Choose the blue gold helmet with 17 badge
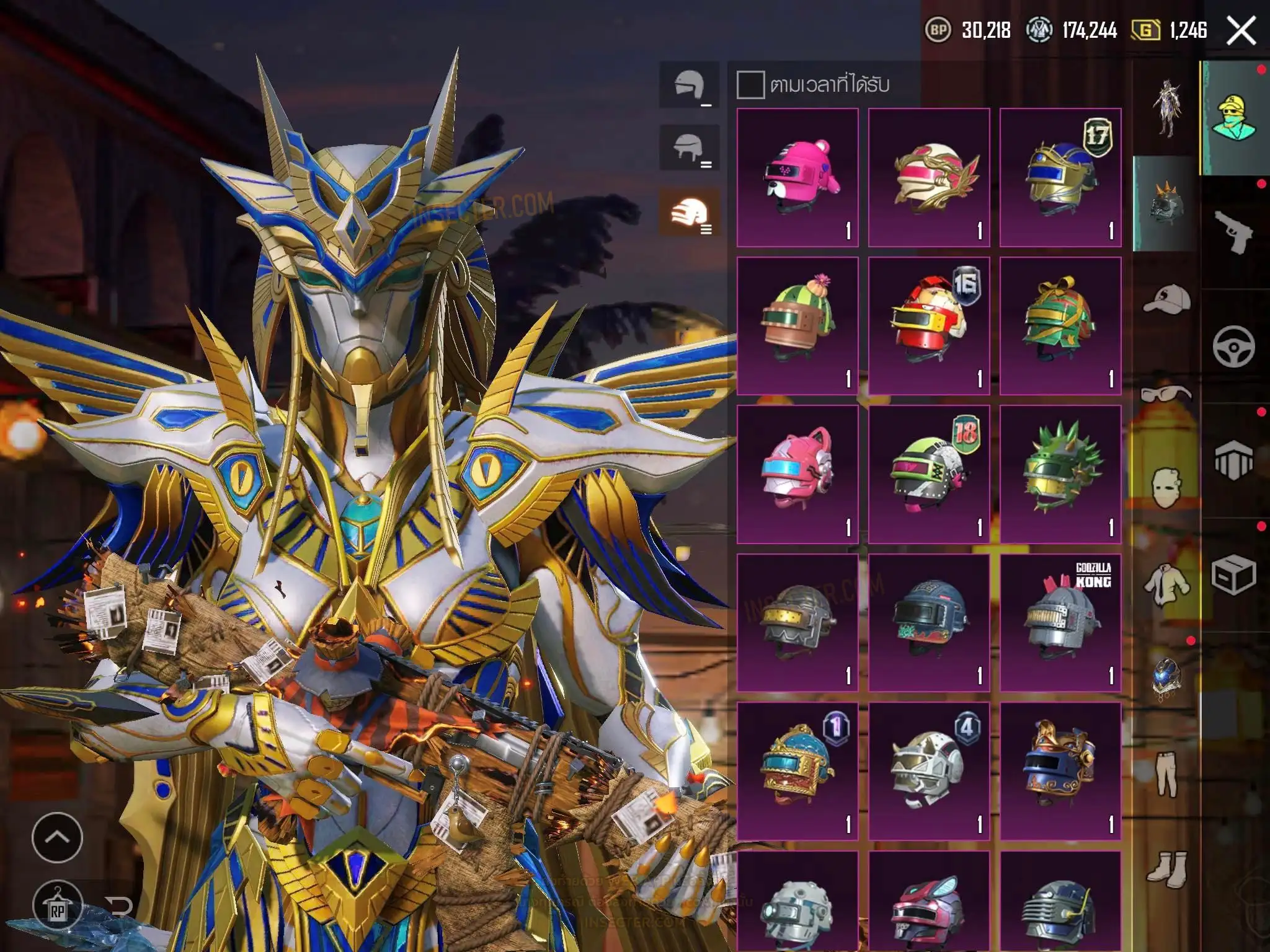The height and width of the screenshot is (952, 1270). pyautogui.click(x=1060, y=177)
